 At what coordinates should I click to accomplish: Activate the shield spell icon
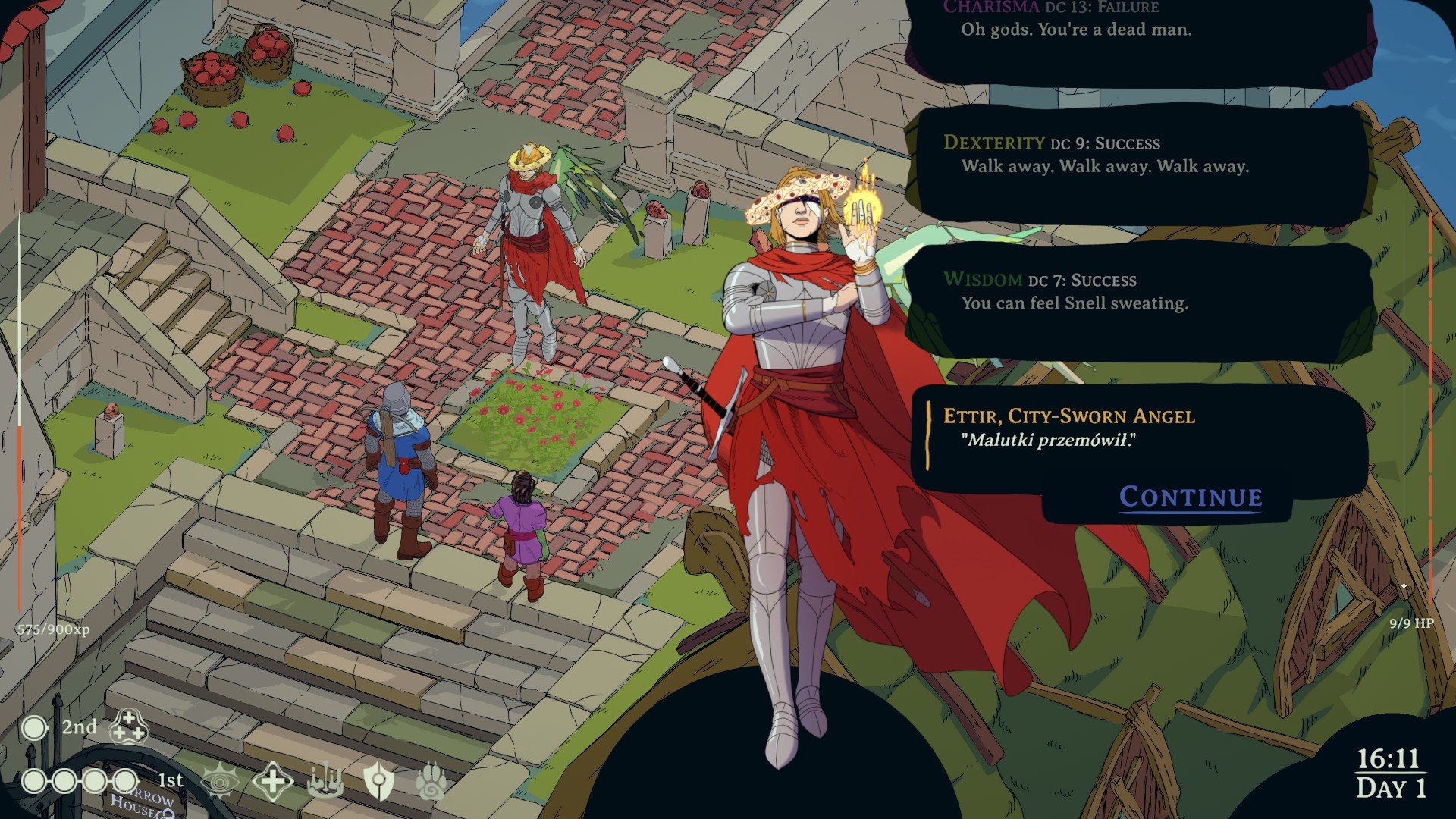pos(378,781)
